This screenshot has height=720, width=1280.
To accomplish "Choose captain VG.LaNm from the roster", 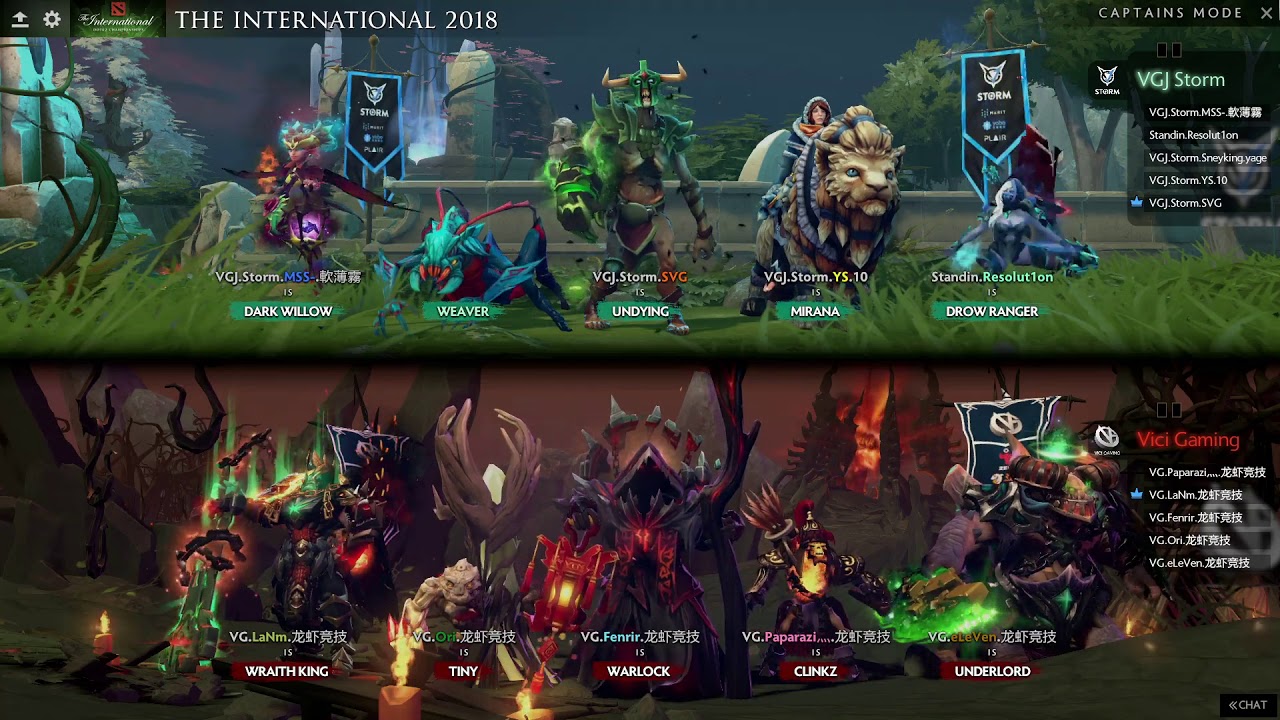I will tap(1195, 495).
